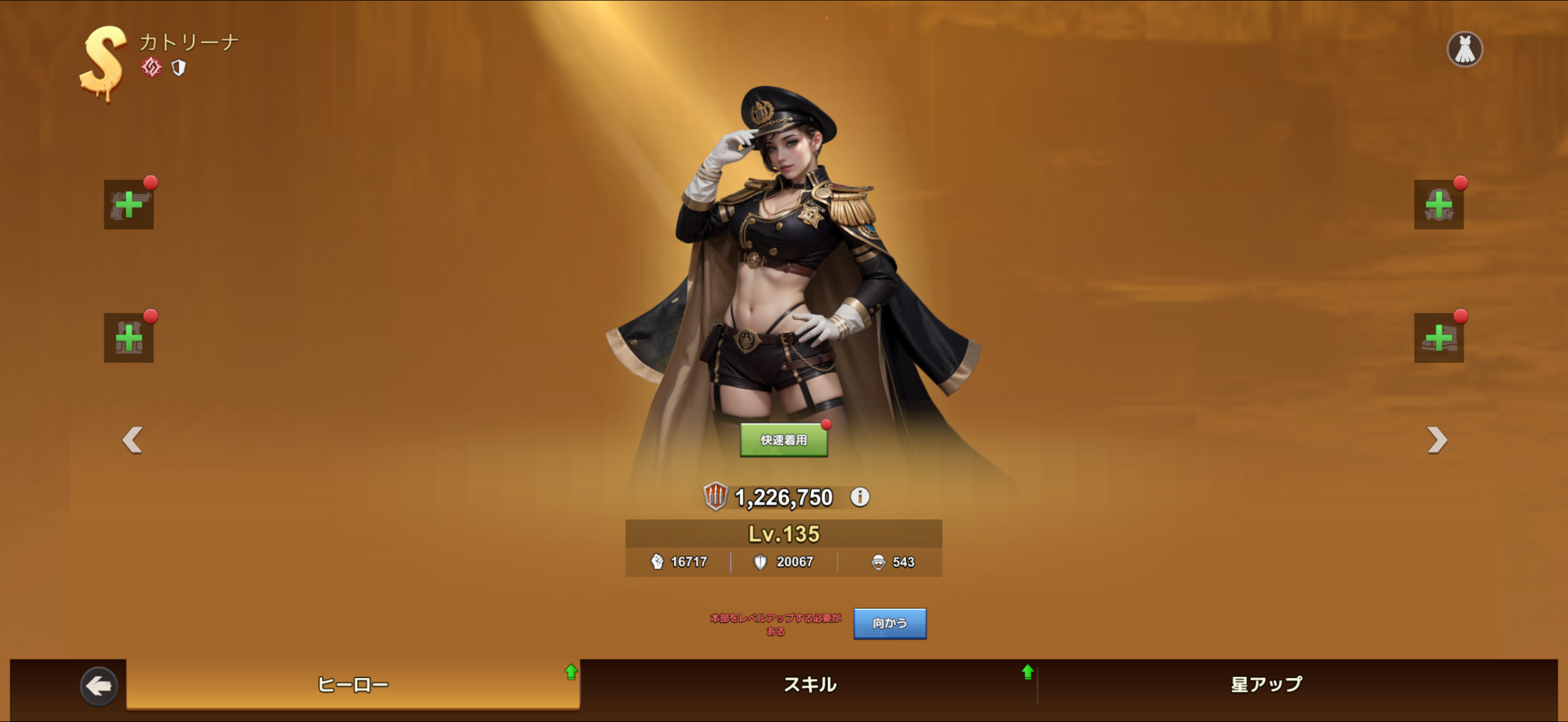This screenshot has width=1568, height=722.
Task: Select the ヒーロー hero tab
Action: tap(353, 684)
